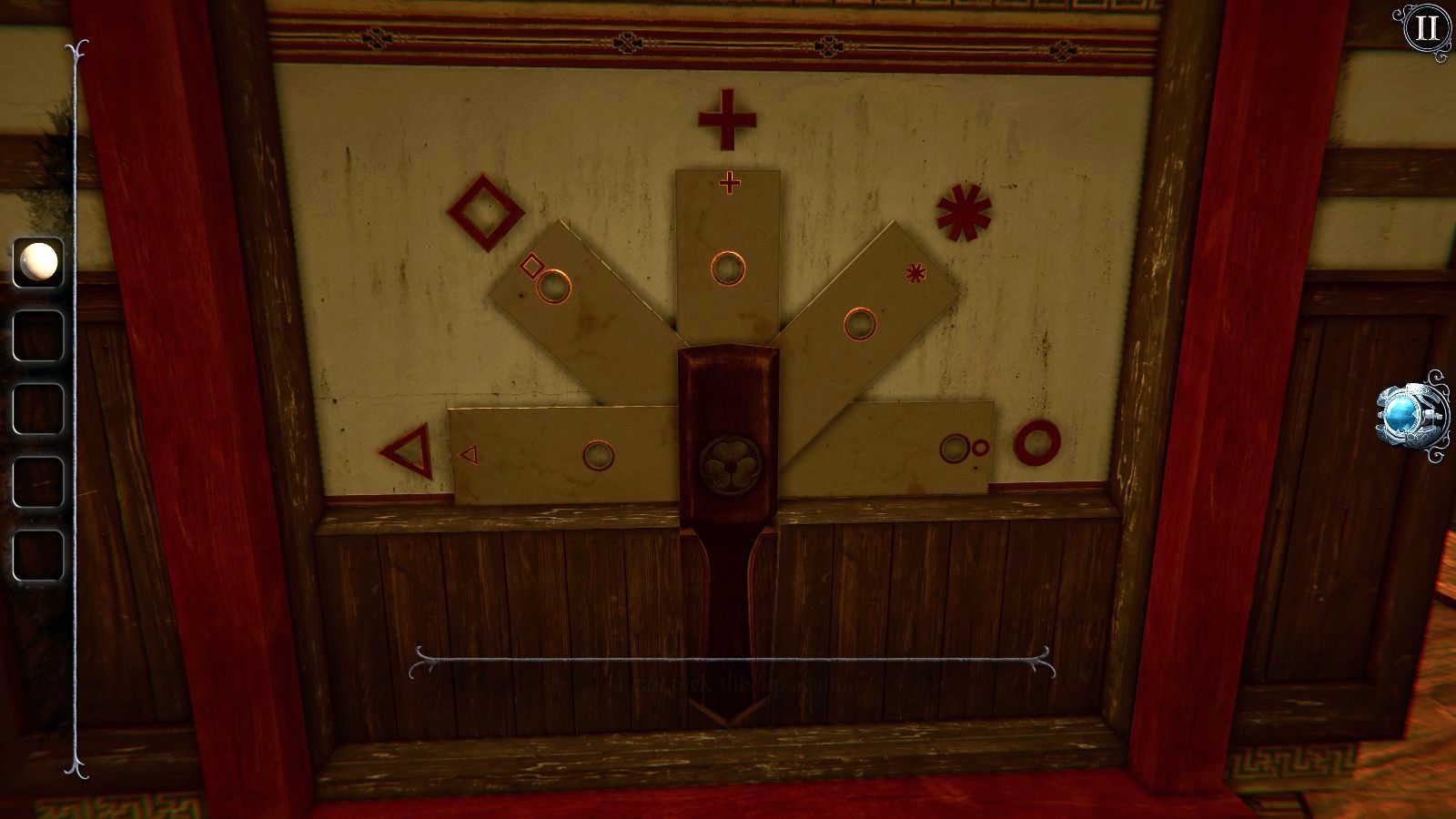The height and width of the screenshot is (819, 1456).
Task: Click the red triangle symbol
Action: (407, 451)
